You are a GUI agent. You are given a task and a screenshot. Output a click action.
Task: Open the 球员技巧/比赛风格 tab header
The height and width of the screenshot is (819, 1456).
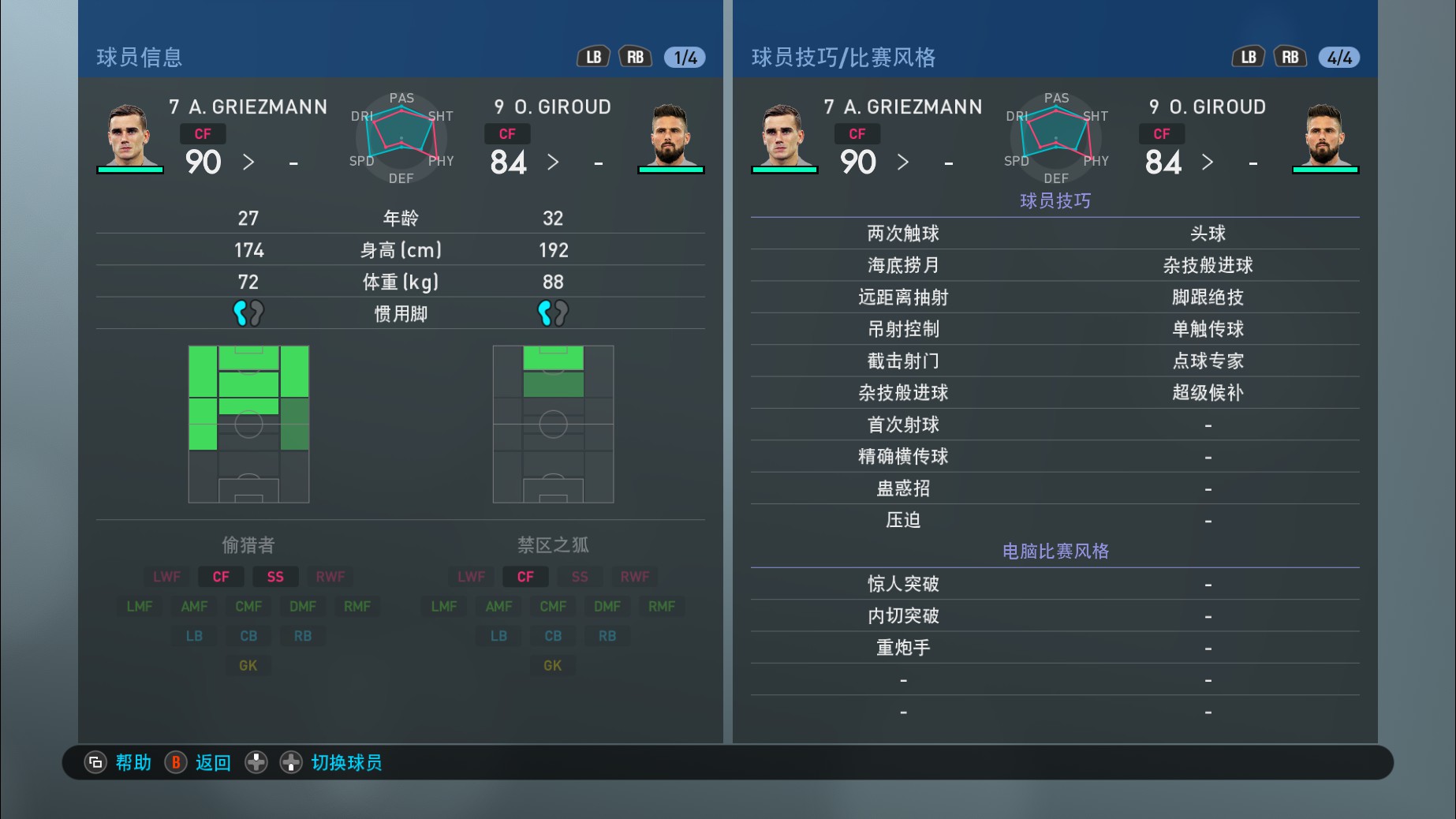tap(842, 57)
